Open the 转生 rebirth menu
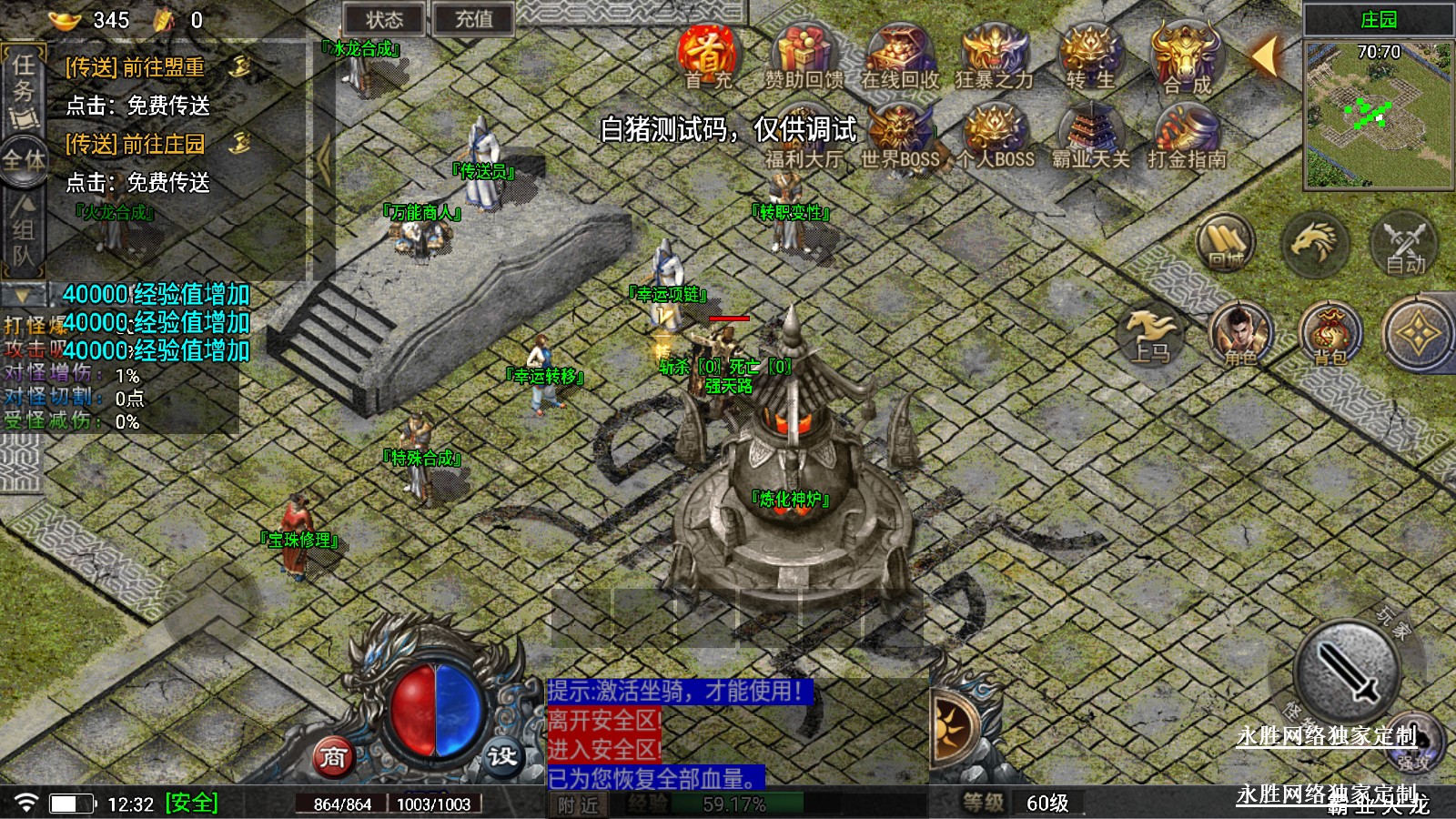Image resolution: width=1456 pixels, height=819 pixels. point(1090,56)
